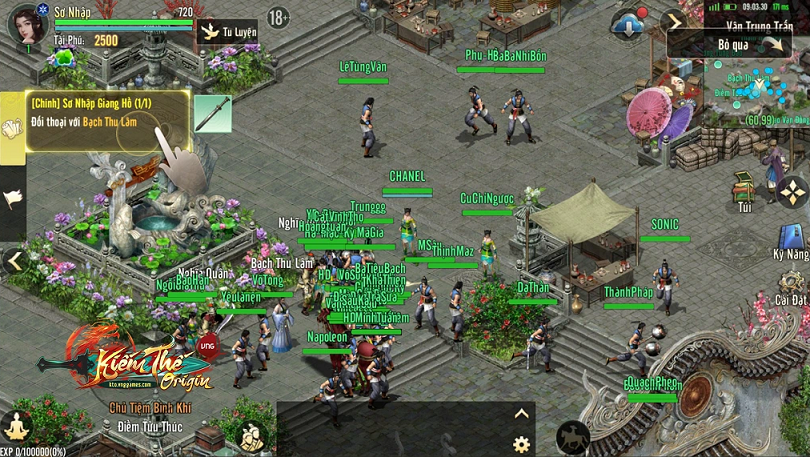Screen dimensions: 810x457
Task: Click the four-point star menu button
Action: (x=792, y=191)
